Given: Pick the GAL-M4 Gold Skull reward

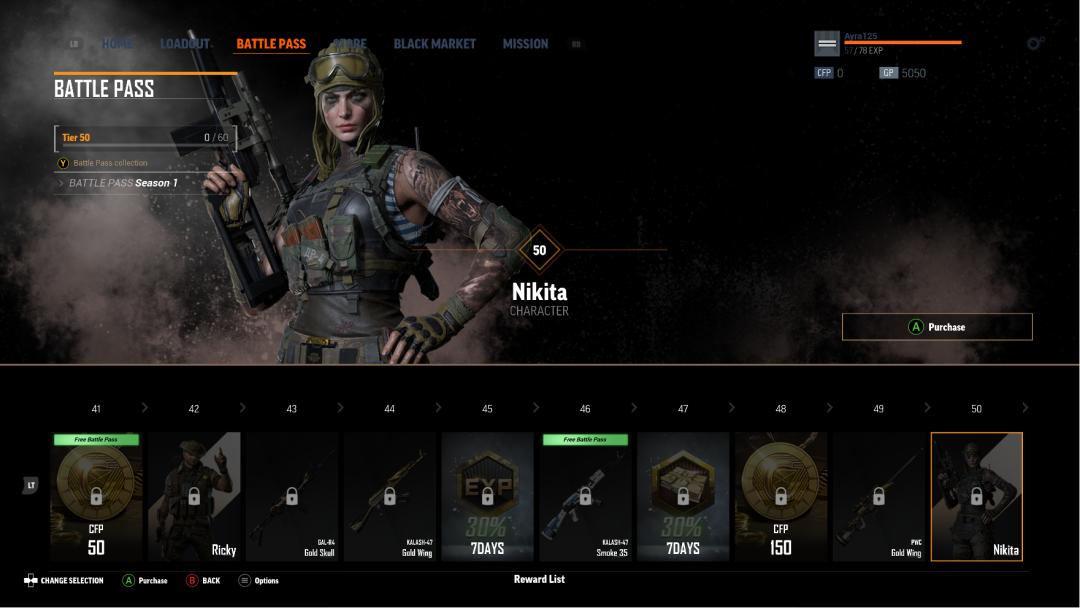Looking at the screenshot, I should [x=292, y=496].
